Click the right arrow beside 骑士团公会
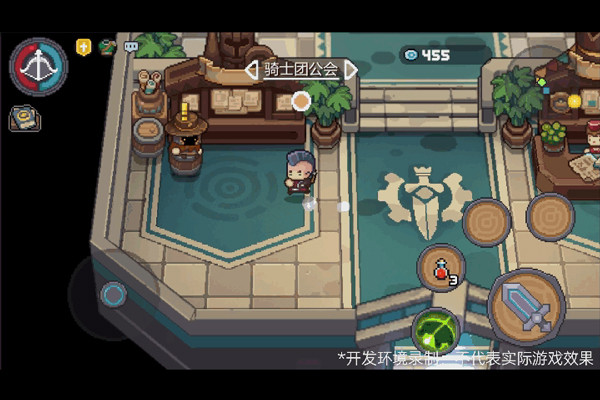 click(351, 70)
